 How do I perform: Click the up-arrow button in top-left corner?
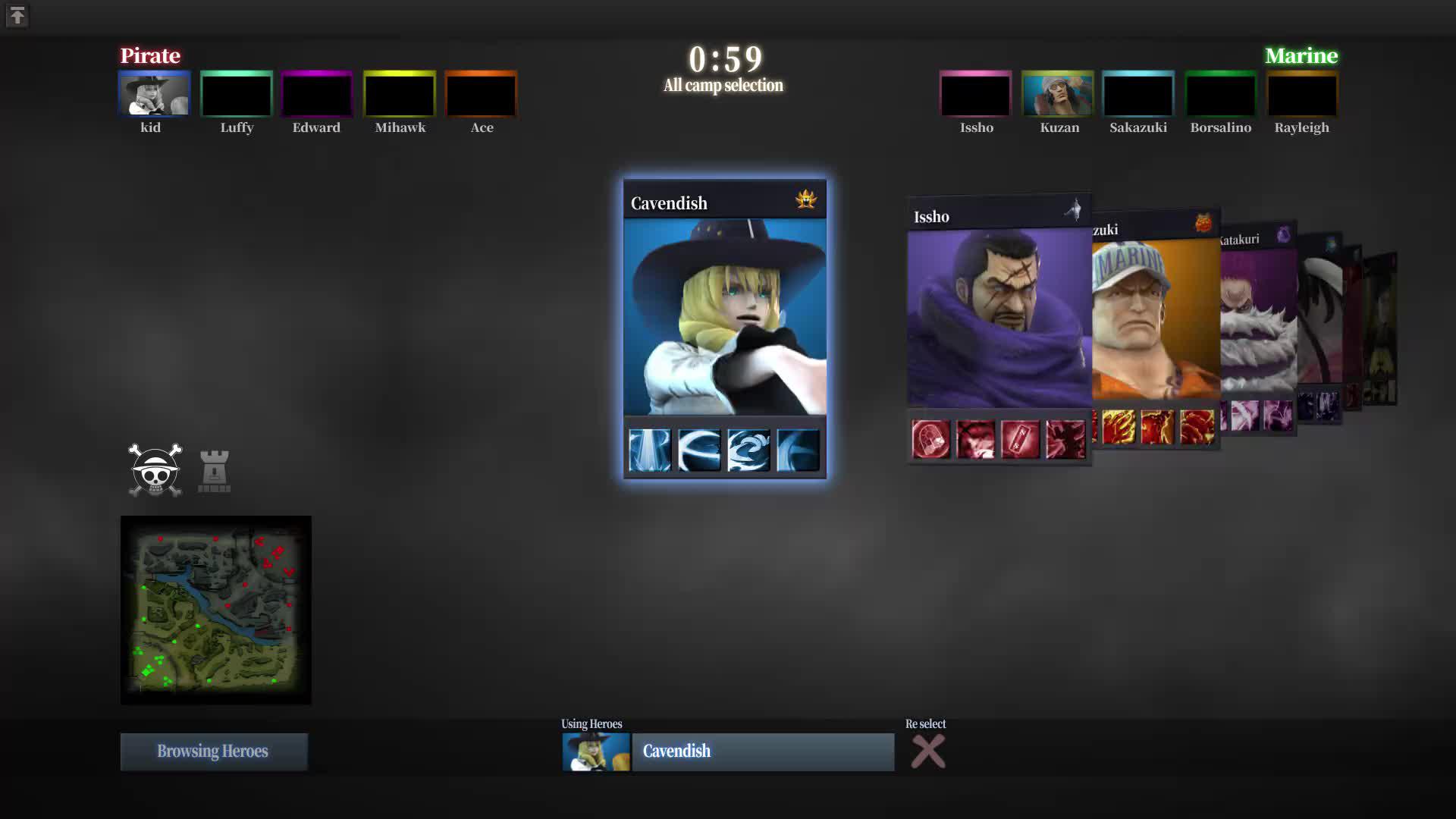17,16
